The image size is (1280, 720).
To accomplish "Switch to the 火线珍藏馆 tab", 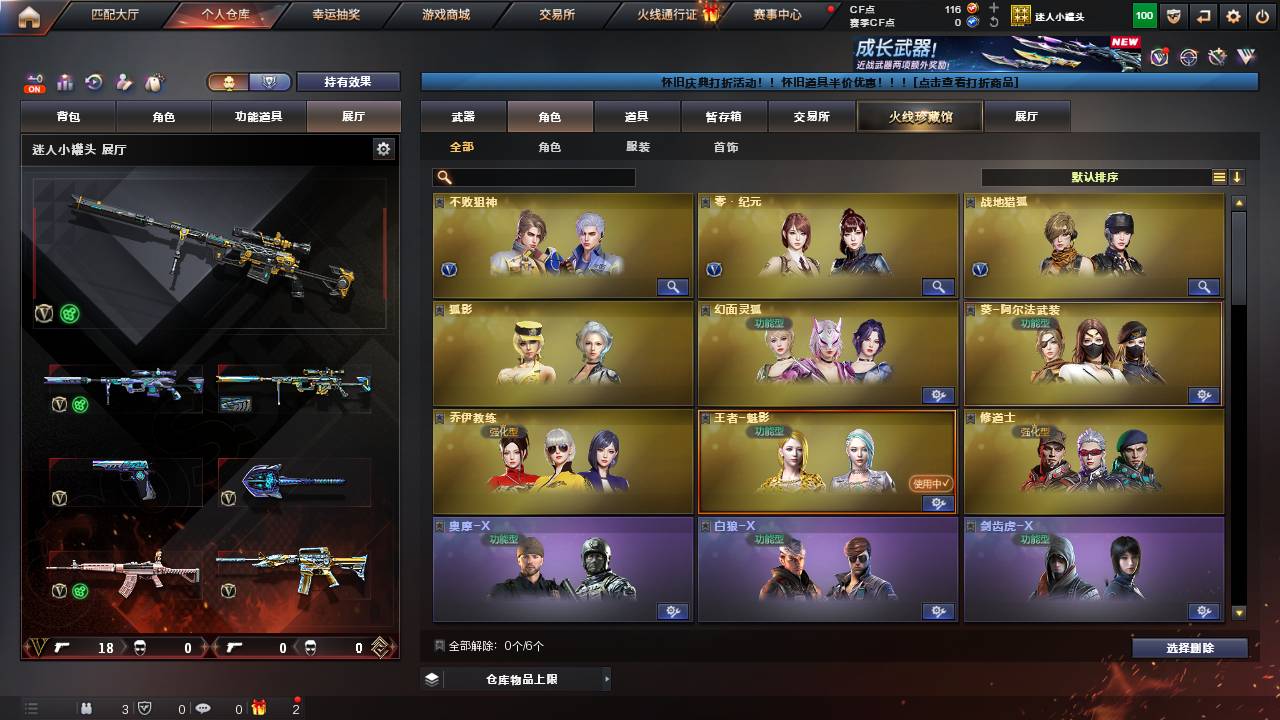I will tap(918, 116).
